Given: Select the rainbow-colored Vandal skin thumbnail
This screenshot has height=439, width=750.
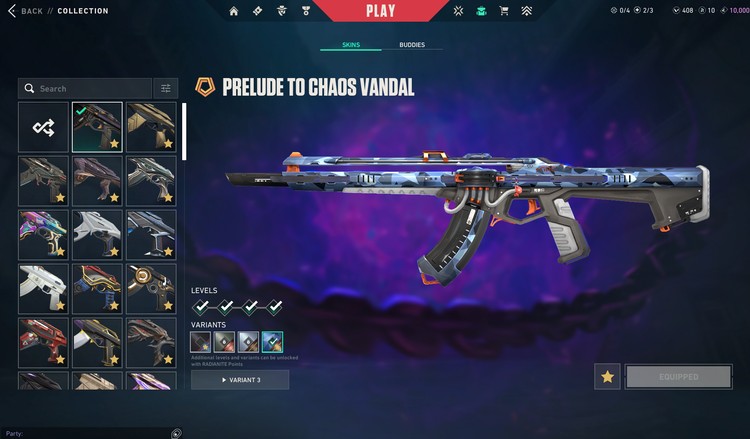Looking at the screenshot, I should 44,233.
